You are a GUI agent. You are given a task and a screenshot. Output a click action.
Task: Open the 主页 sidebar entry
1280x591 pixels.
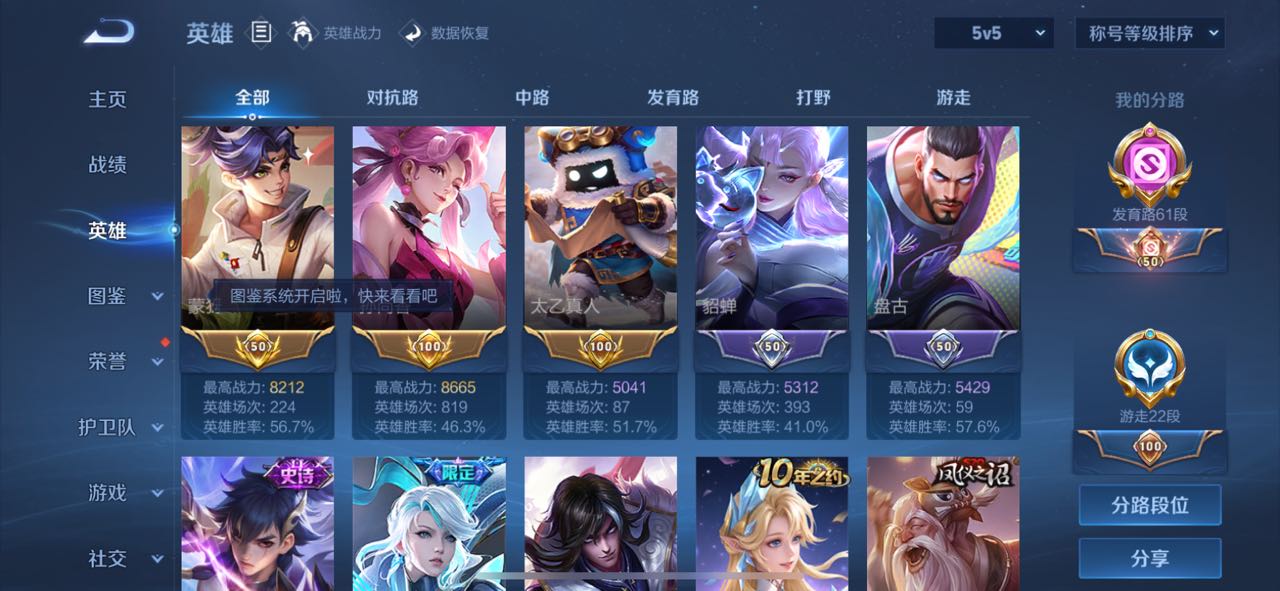(x=108, y=99)
